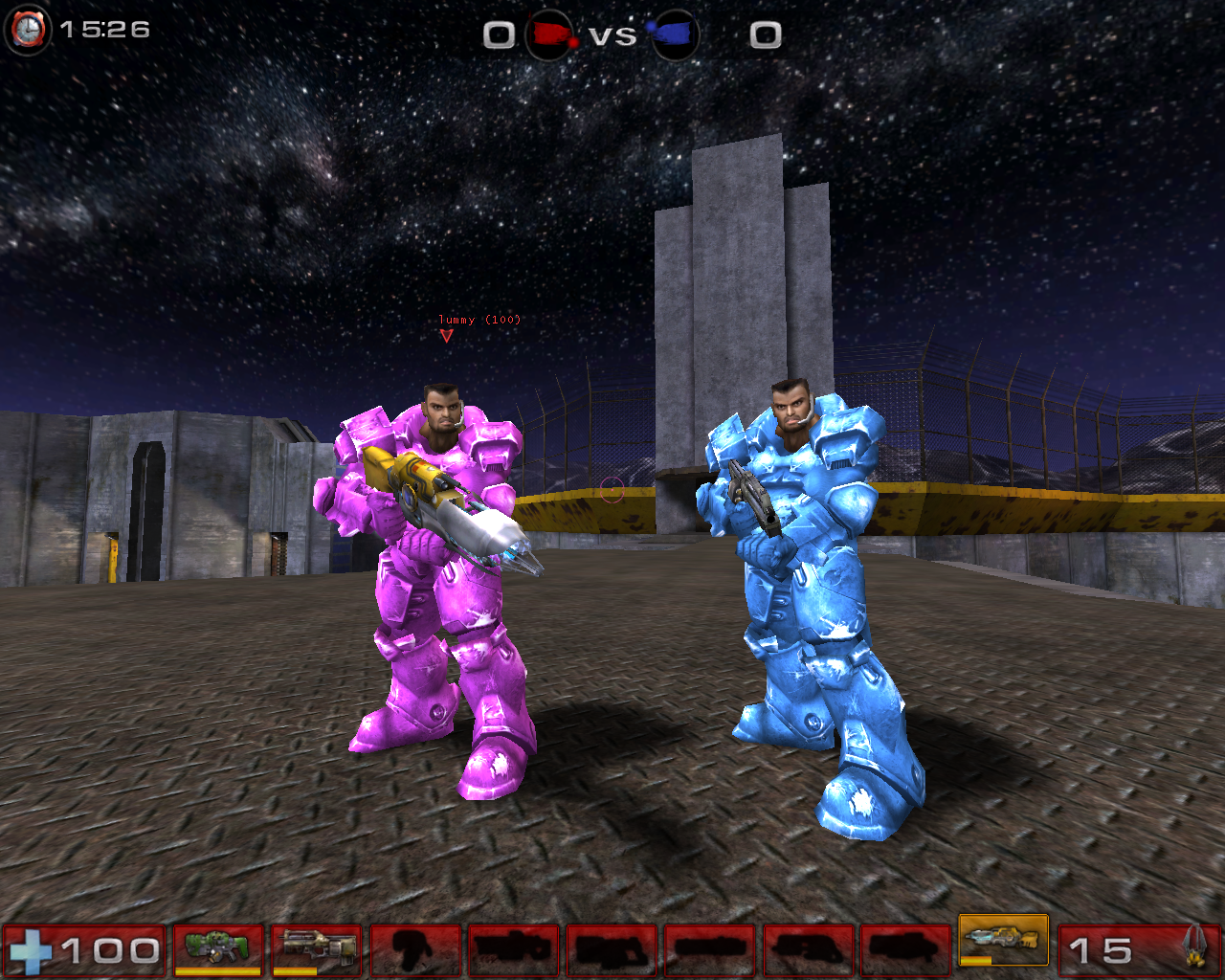The width and height of the screenshot is (1225, 980).
Task: Click the blue team flag icon
Action: pyautogui.click(x=675, y=32)
